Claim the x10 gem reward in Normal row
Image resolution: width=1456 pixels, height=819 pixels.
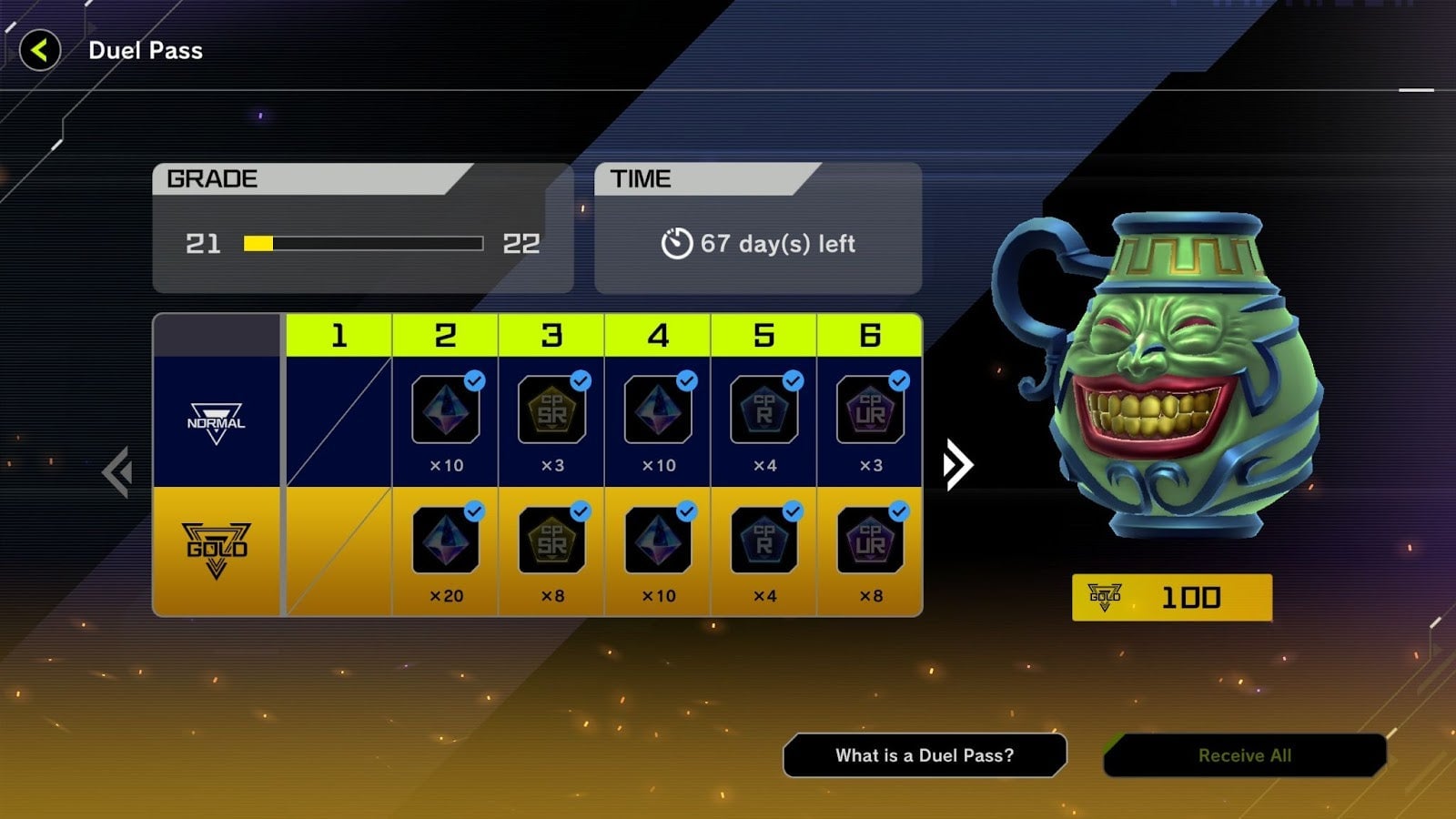click(445, 411)
